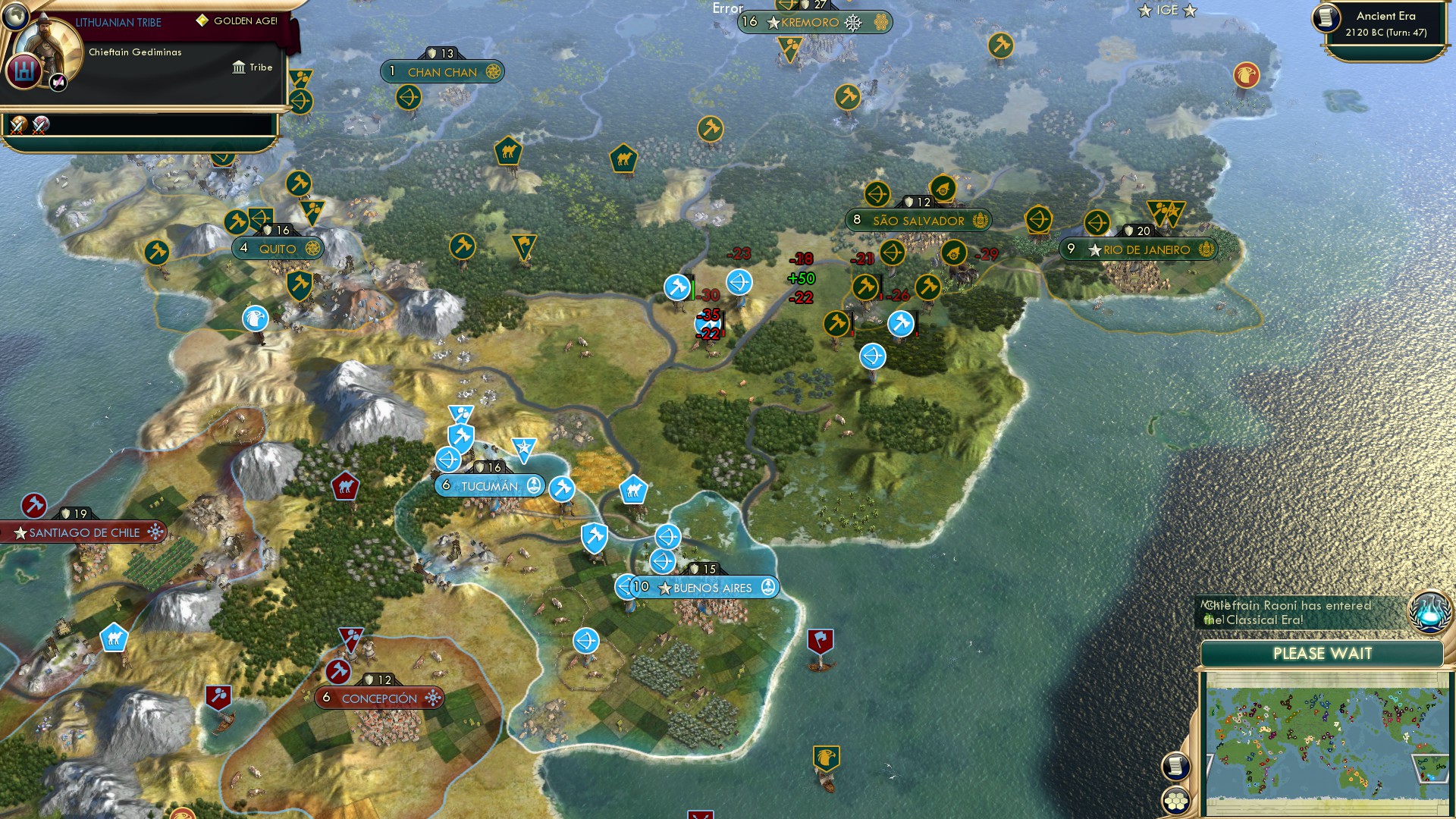Select the red barbarian flag south of Buenos Aires
1456x819 pixels.
click(822, 639)
